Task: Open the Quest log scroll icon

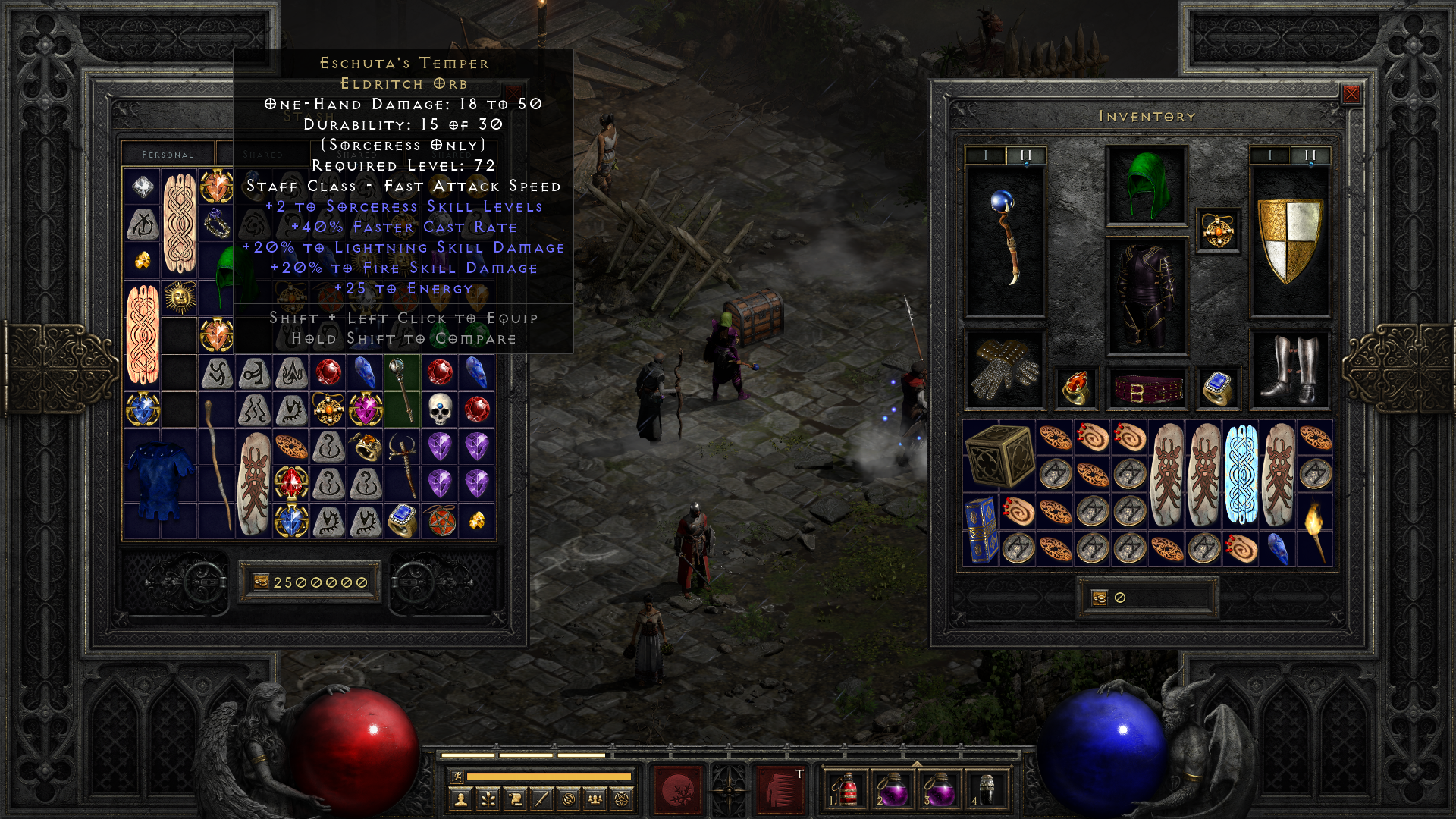Action: tap(514, 797)
